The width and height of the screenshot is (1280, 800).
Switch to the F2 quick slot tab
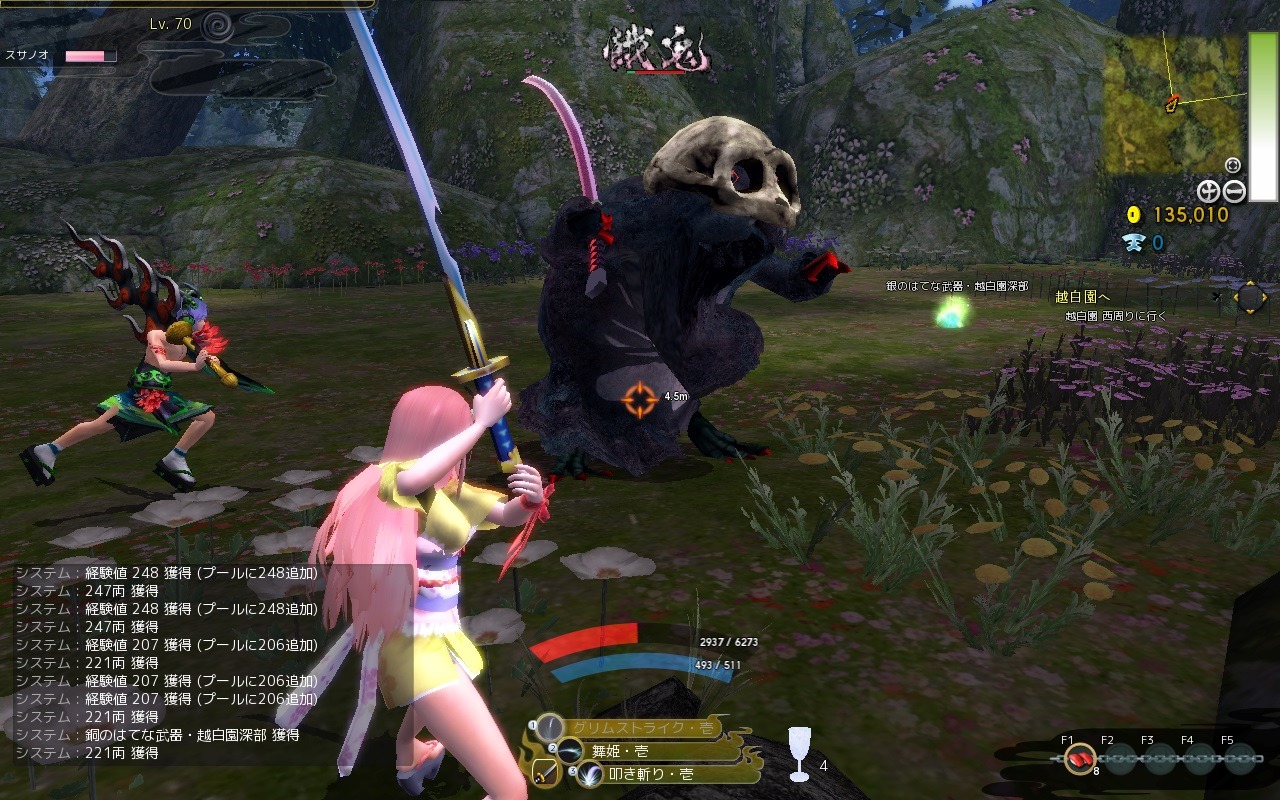point(1106,741)
